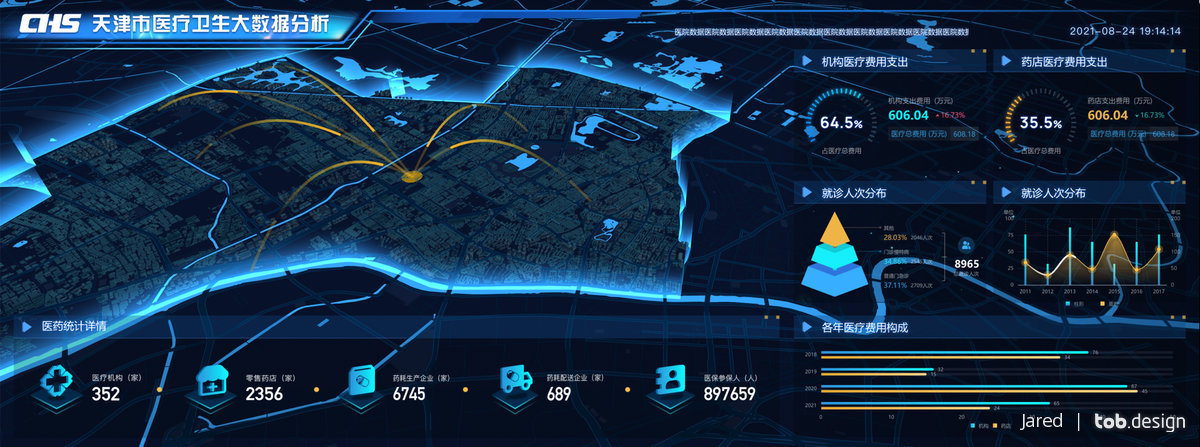This screenshot has height=447, width=1200.
Task: Expand the 各年医疗费用构成 panel header
Action: point(864,328)
